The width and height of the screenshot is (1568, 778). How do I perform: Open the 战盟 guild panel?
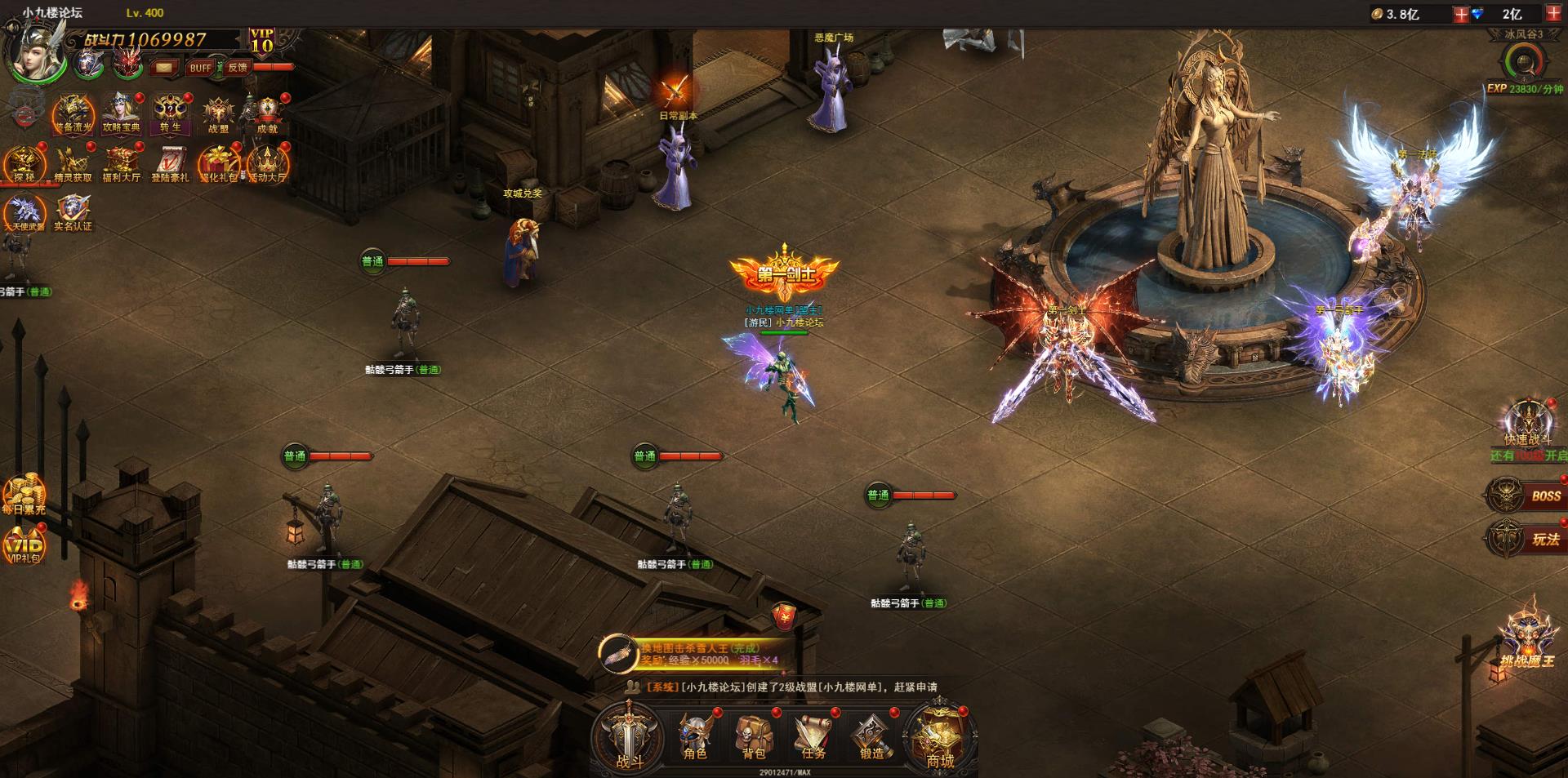218,114
